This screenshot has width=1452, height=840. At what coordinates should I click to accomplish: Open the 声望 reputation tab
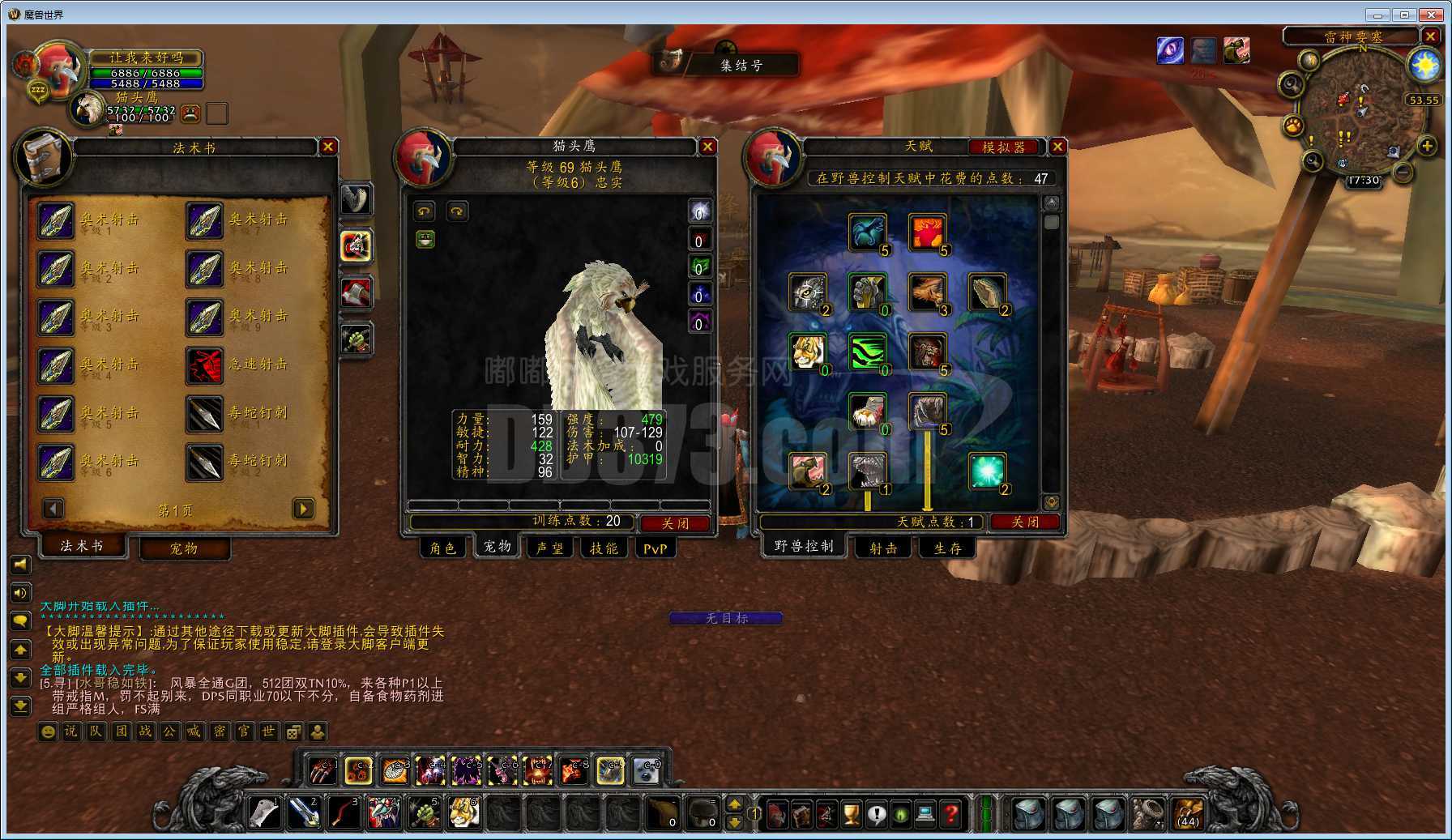click(x=550, y=548)
